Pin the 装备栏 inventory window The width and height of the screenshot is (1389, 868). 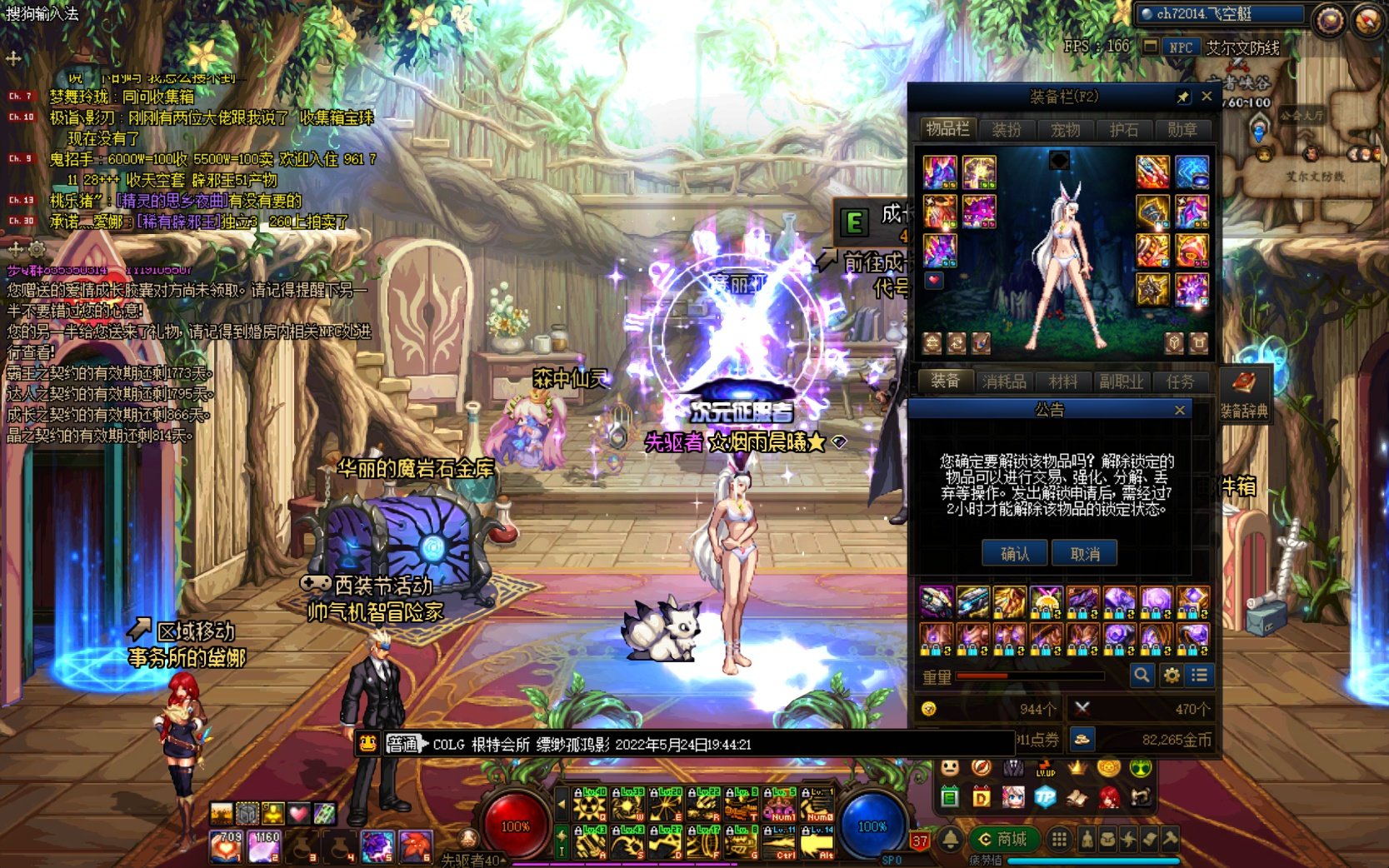[1182, 97]
